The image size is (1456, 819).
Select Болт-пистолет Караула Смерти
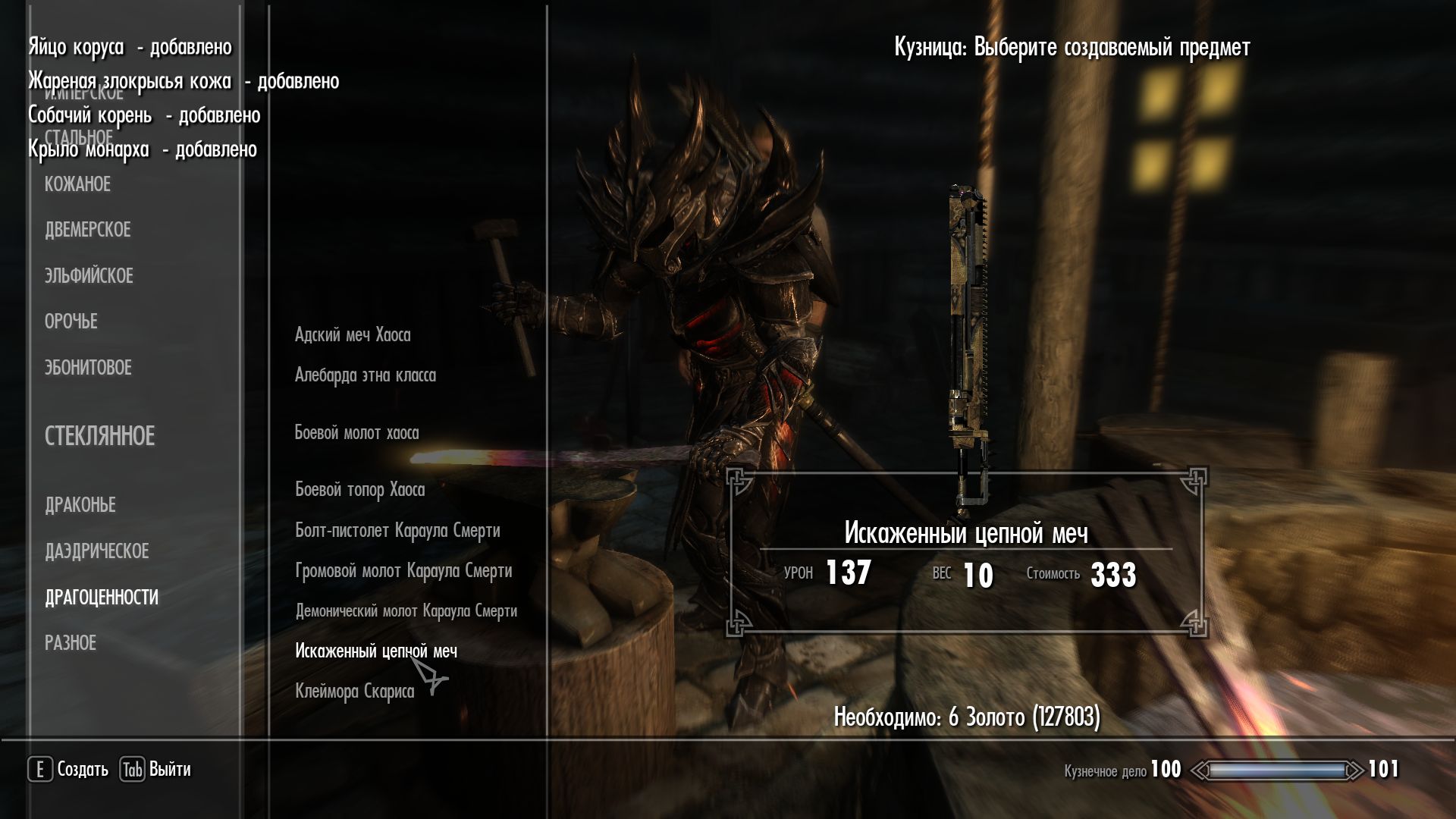point(397,531)
